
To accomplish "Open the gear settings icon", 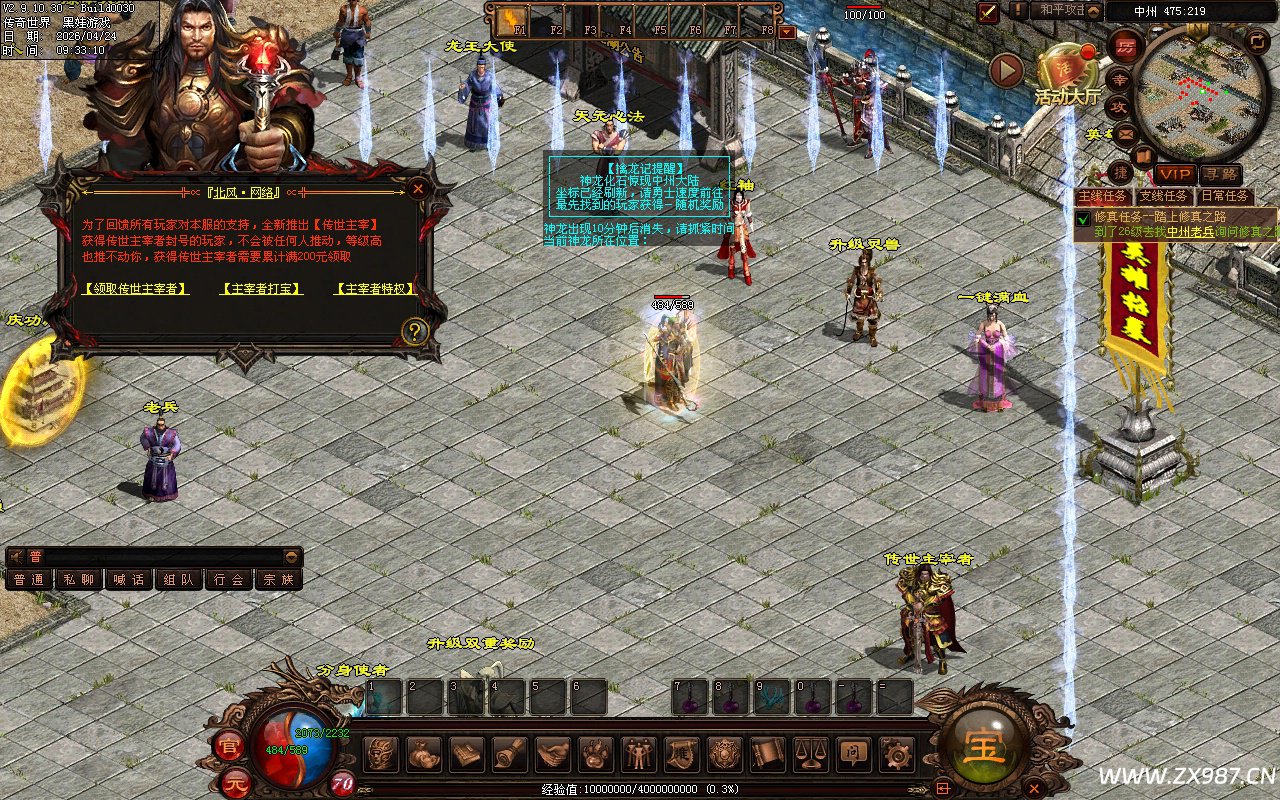I will (x=895, y=754).
